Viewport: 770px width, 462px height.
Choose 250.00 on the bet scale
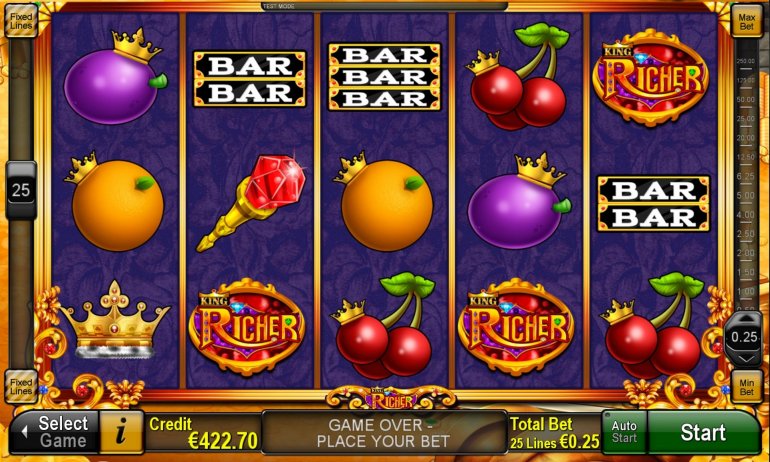click(x=745, y=61)
